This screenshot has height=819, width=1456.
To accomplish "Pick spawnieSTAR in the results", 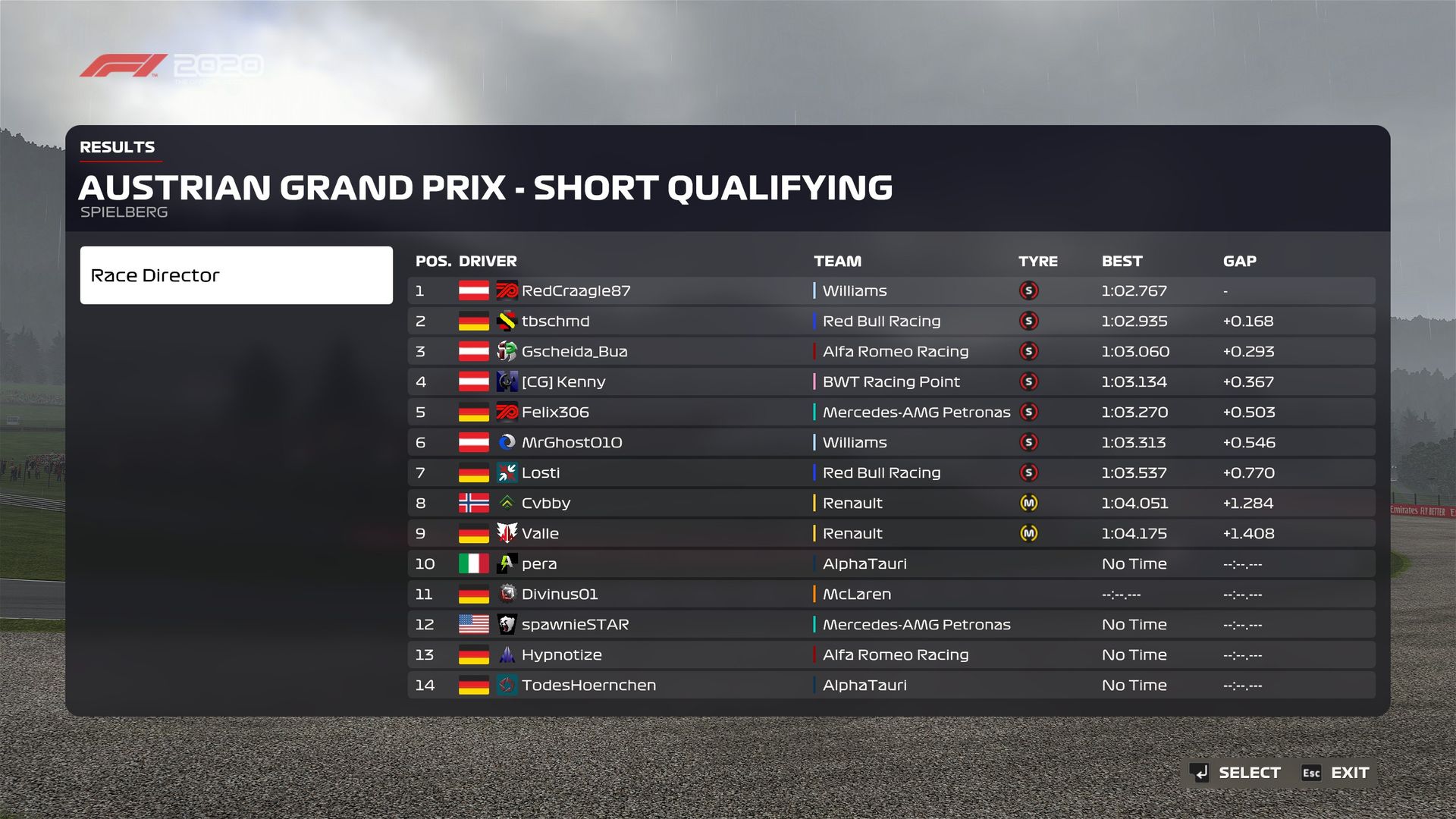I will (575, 625).
